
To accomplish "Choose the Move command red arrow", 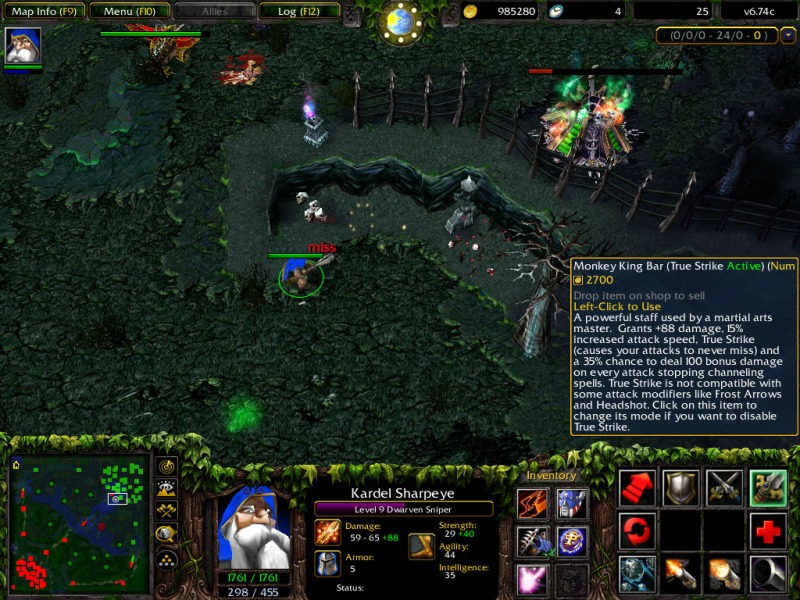I will [x=636, y=488].
